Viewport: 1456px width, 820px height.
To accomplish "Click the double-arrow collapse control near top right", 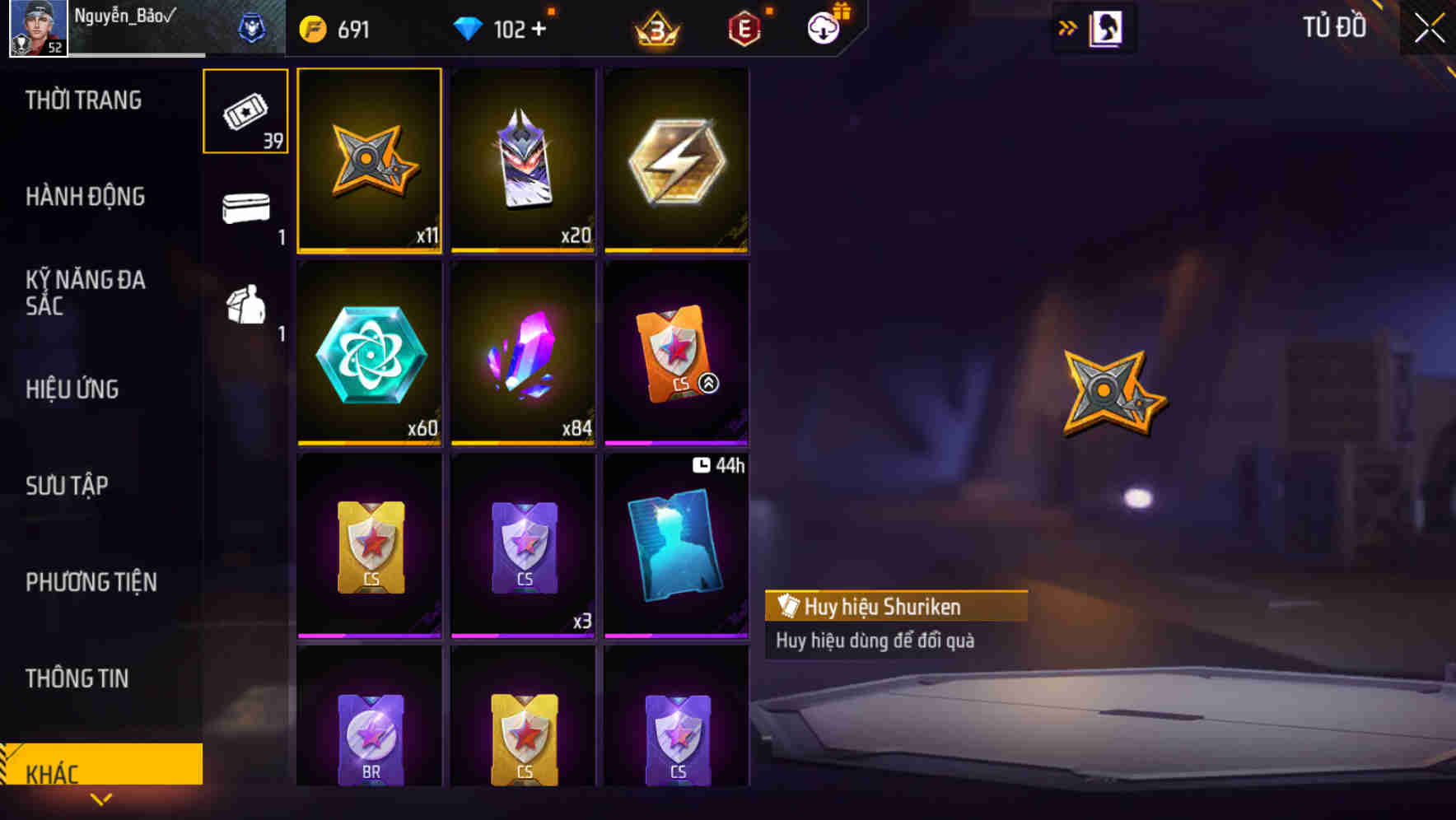I will 1068,27.
